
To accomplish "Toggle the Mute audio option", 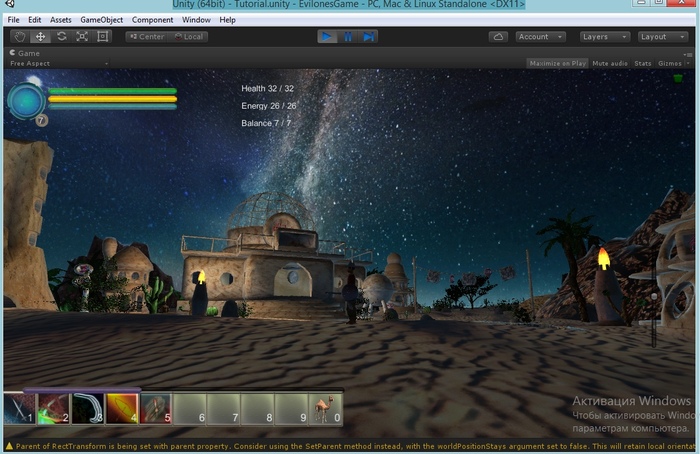I will tap(610, 63).
